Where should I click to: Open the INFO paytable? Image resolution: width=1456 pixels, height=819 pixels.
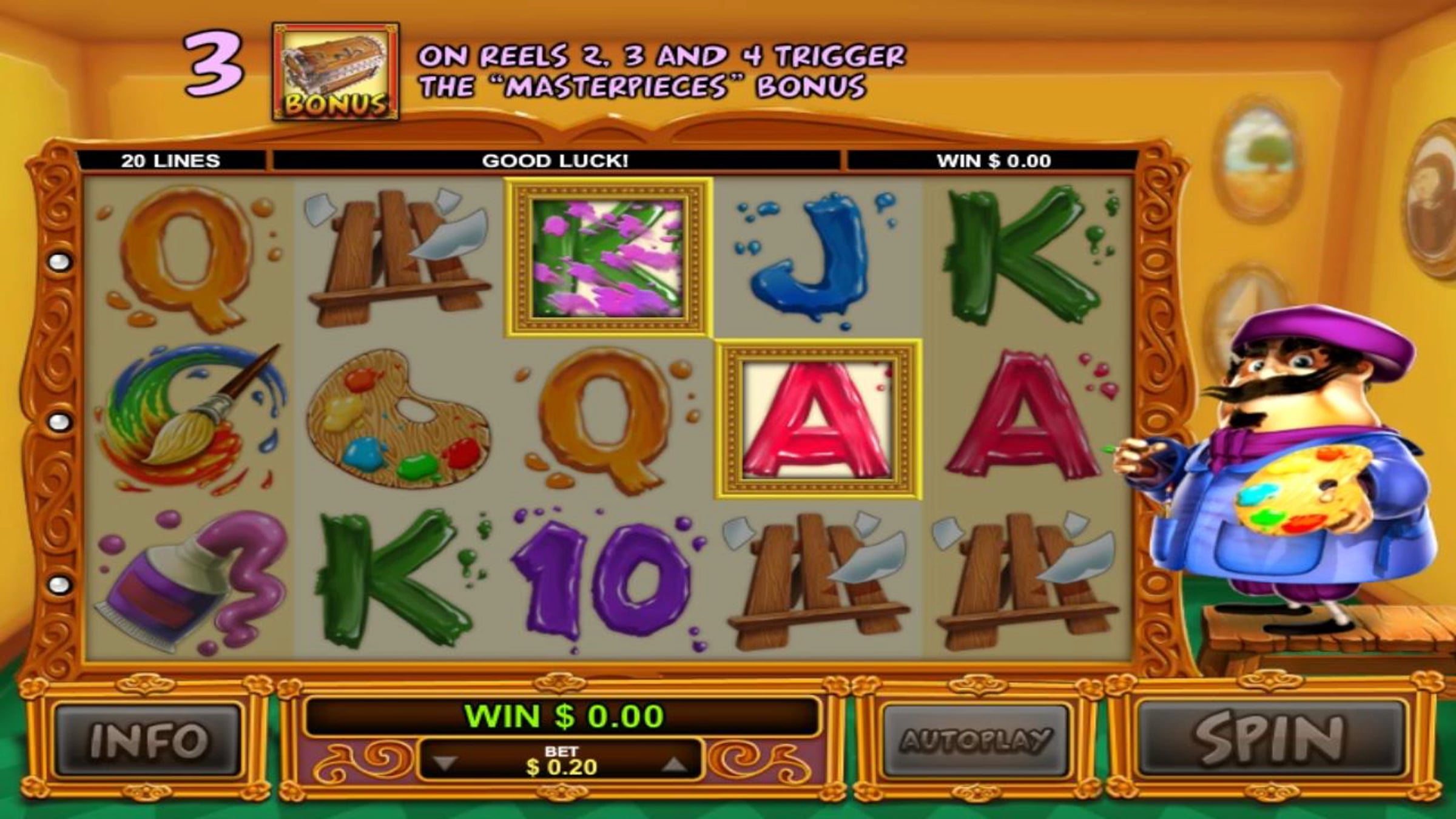pos(147,740)
